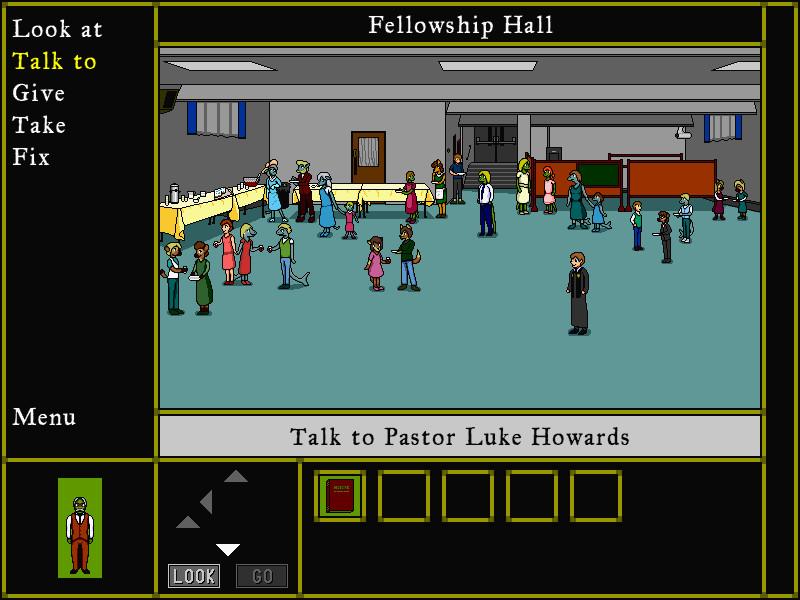The height and width of the screenshot is (600, 800).
Task: Select the red book in the inventory
Action: [x=340, y=496]
